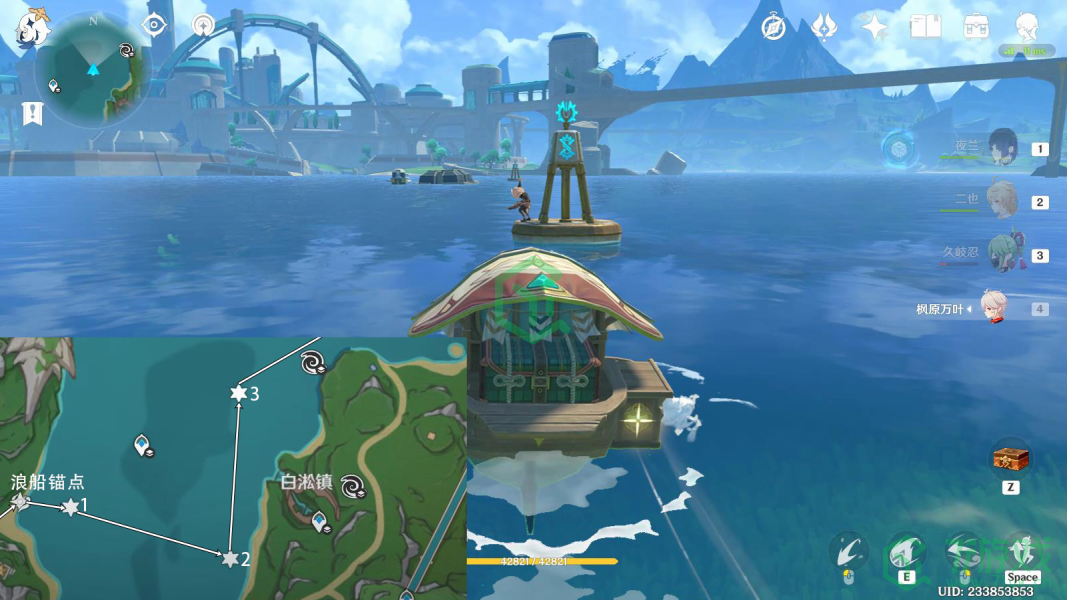The height and width of the screenshot is (600, 1067).
Task: Open the Adventurer Handbook book icon
Action: 926,27
